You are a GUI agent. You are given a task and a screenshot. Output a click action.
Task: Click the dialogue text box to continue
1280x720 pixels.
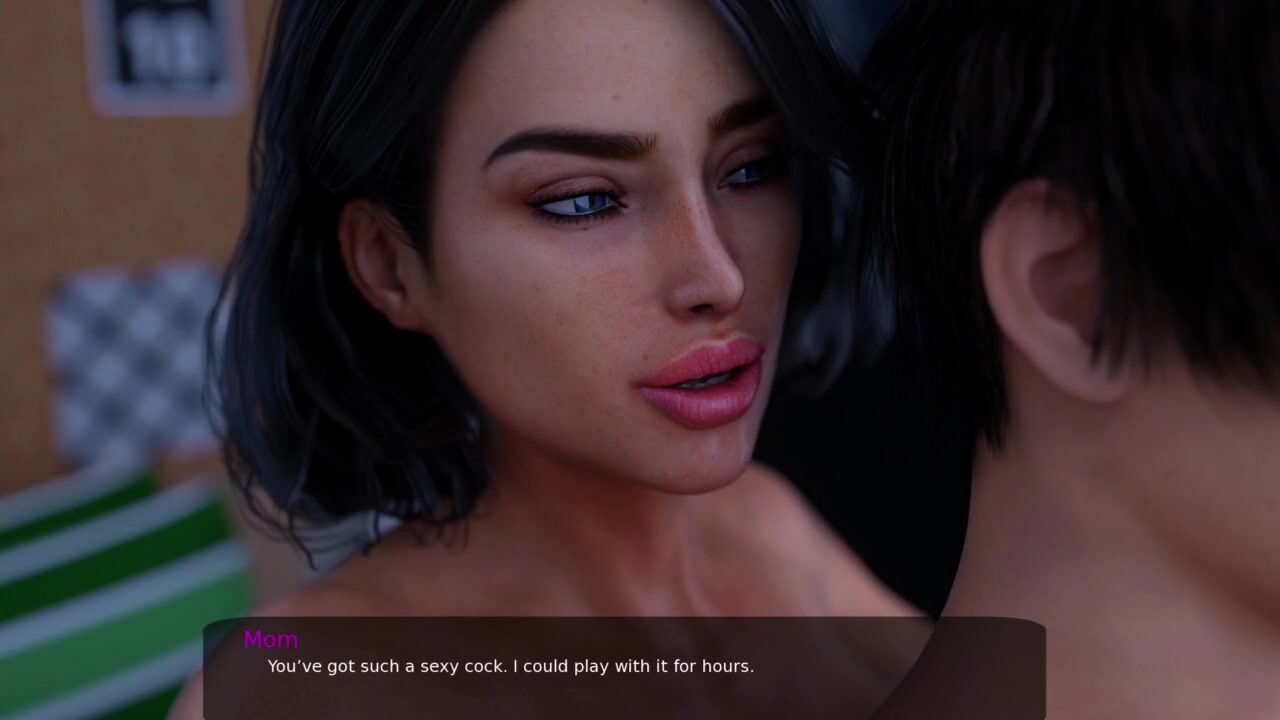click(624, 668)
